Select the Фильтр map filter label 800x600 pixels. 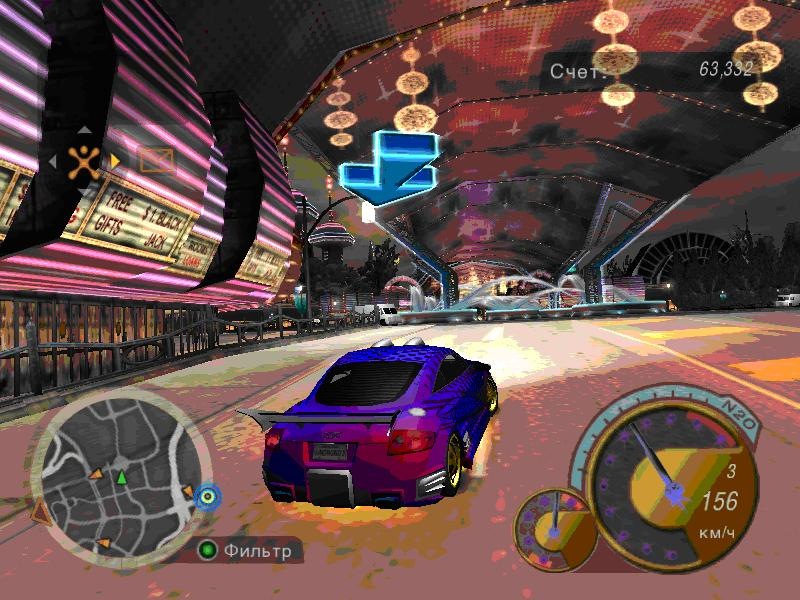pos(257,550)
